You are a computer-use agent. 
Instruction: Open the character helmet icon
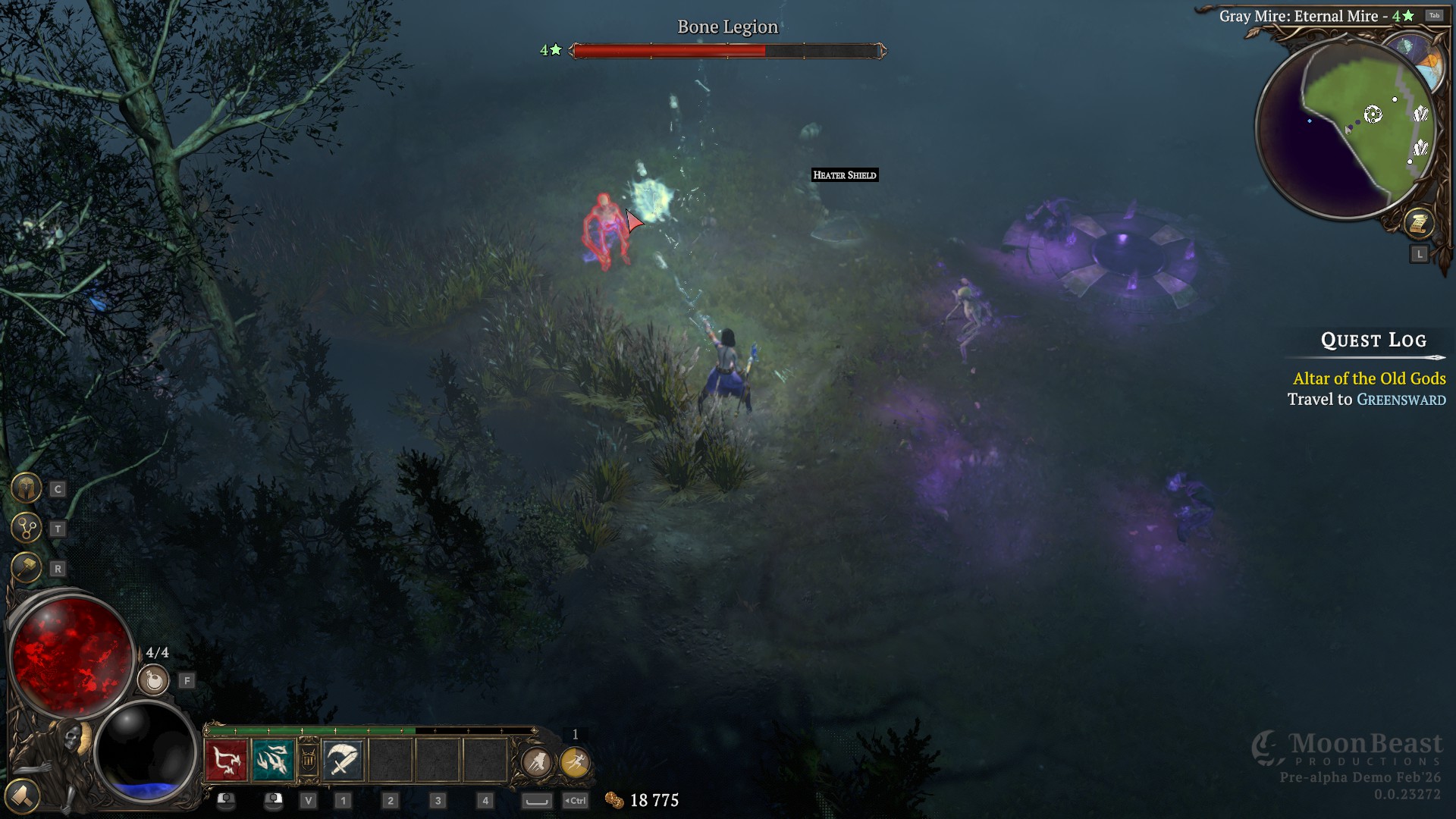(x=27, y=488)
